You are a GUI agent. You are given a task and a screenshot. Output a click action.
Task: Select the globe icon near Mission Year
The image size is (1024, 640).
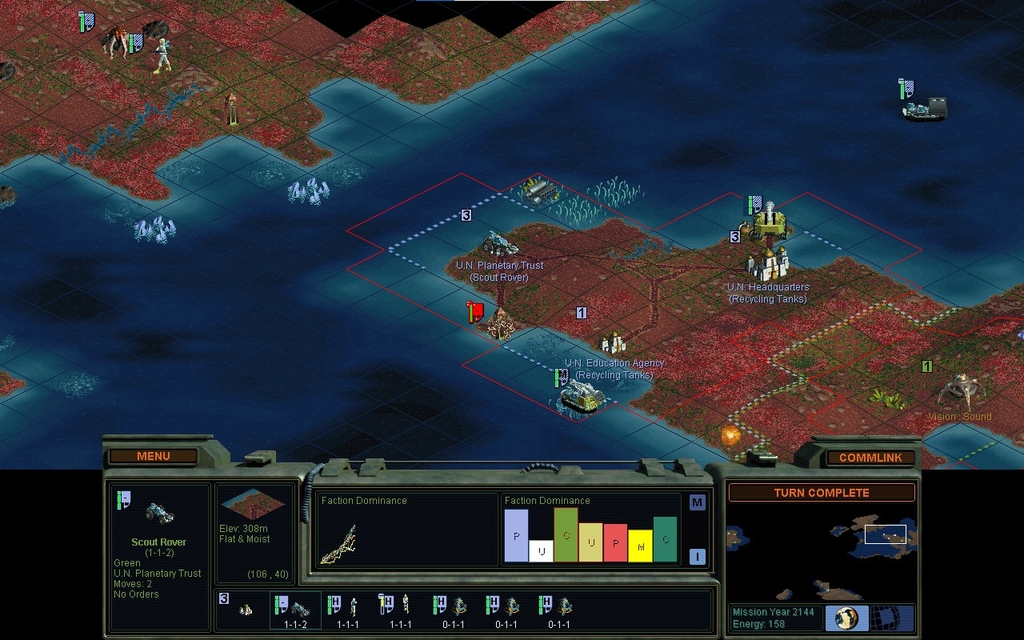[847, 617]
